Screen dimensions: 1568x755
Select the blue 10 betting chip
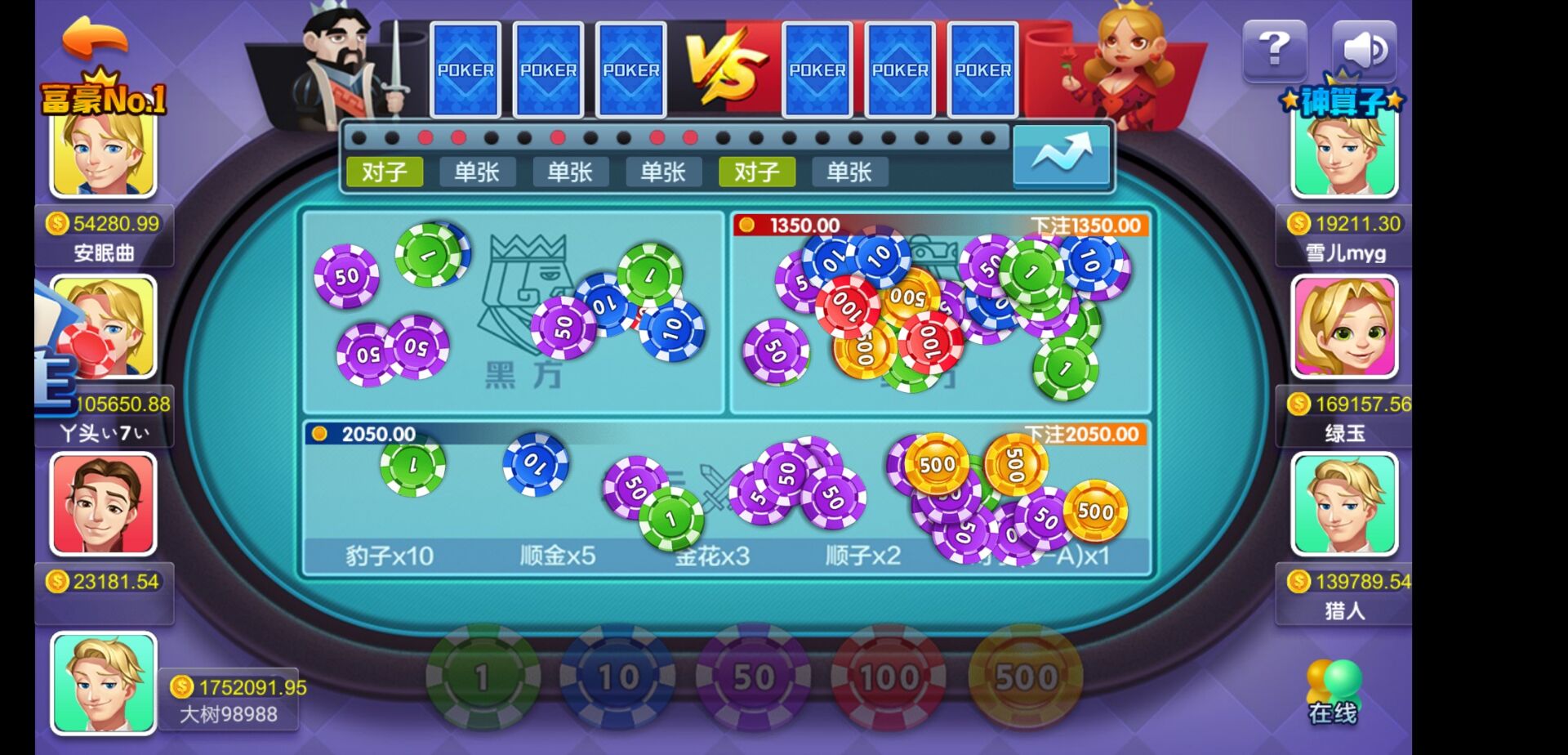(x=617, y=677)
